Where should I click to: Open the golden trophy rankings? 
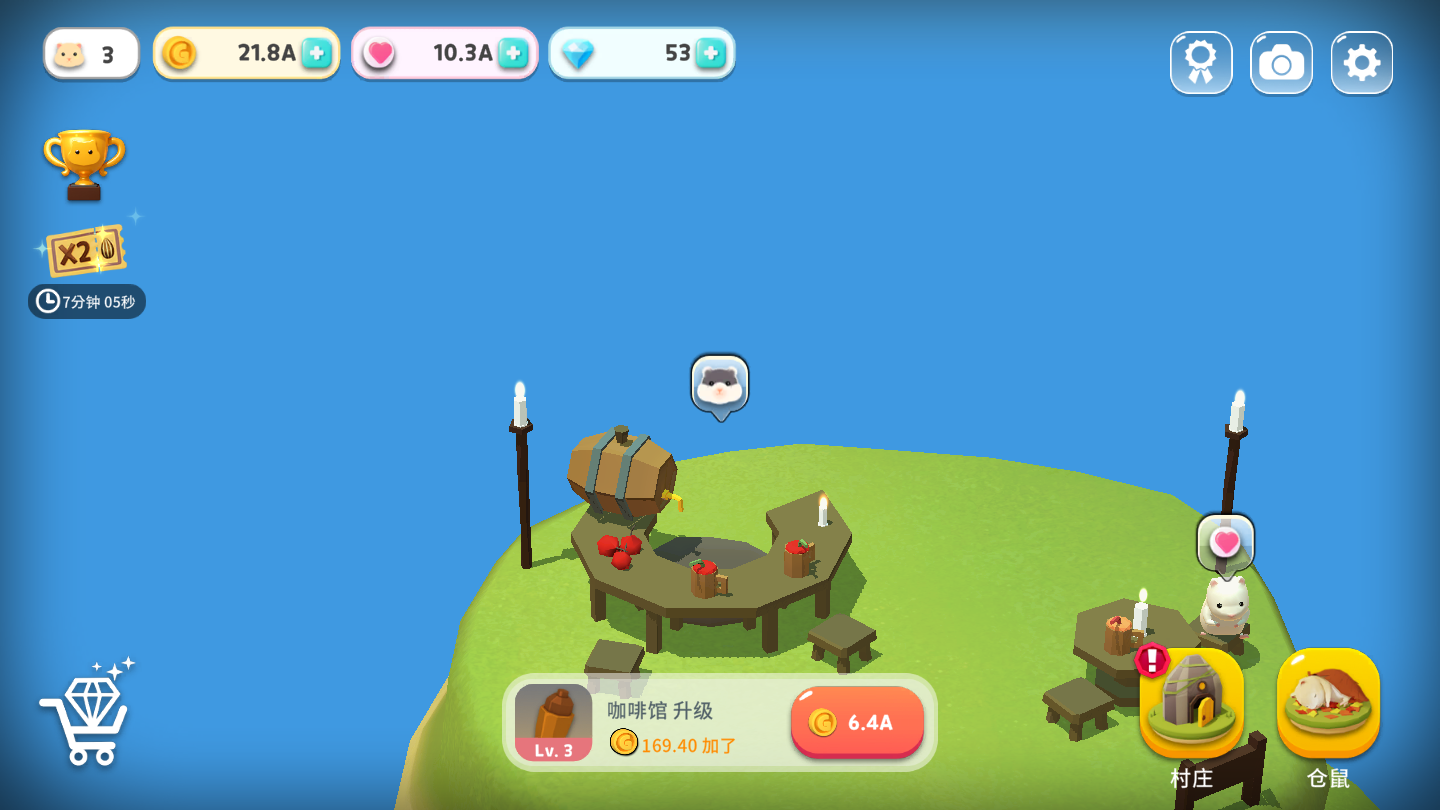84,163
